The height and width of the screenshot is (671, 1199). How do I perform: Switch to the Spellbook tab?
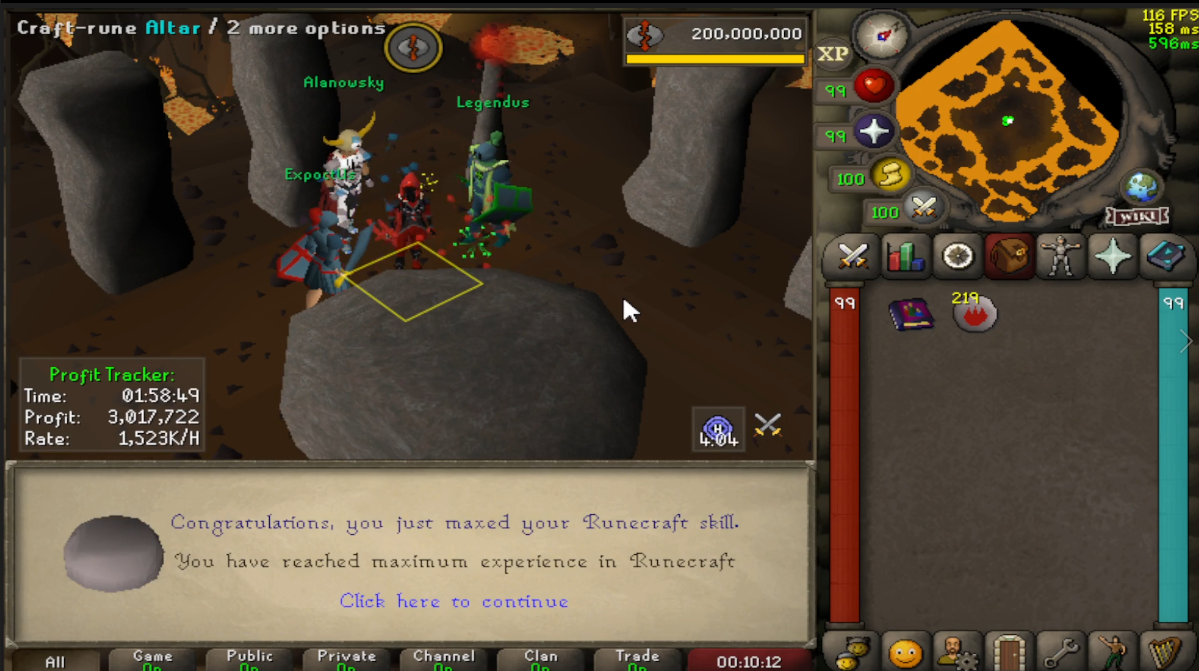pyautogui.click(x=1163, y=256)
